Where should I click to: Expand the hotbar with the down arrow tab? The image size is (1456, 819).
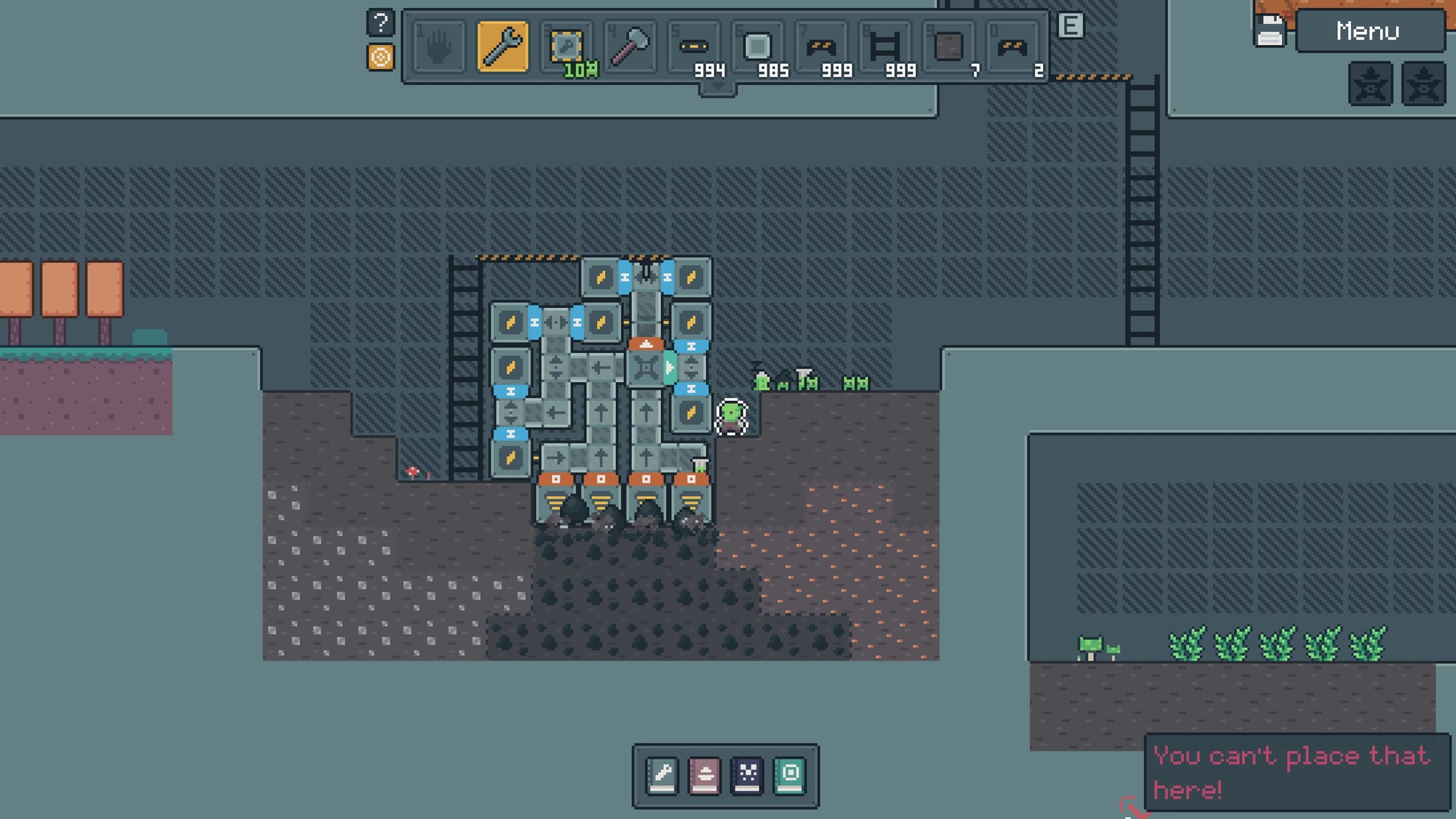pos(718,88)
